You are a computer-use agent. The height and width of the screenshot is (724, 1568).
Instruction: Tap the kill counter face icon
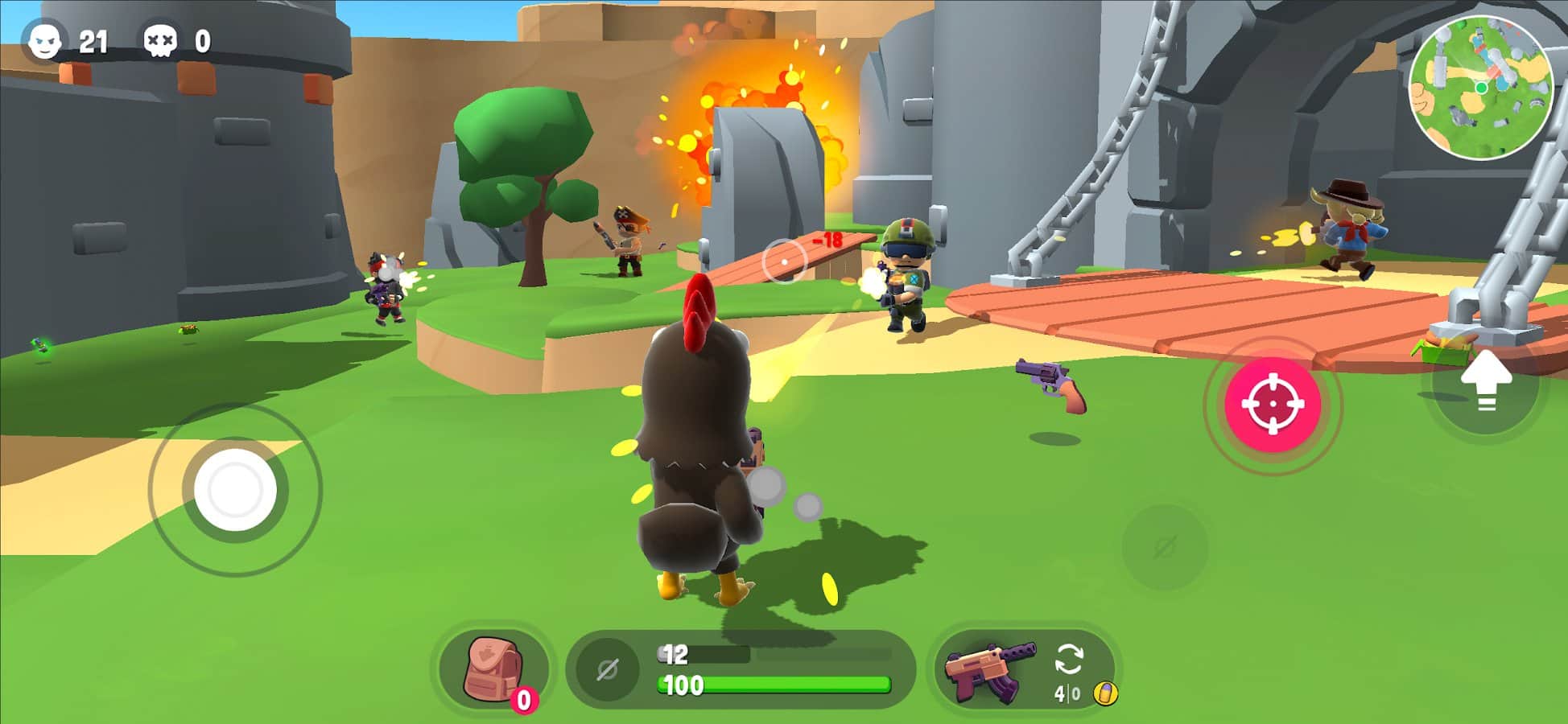44,36
